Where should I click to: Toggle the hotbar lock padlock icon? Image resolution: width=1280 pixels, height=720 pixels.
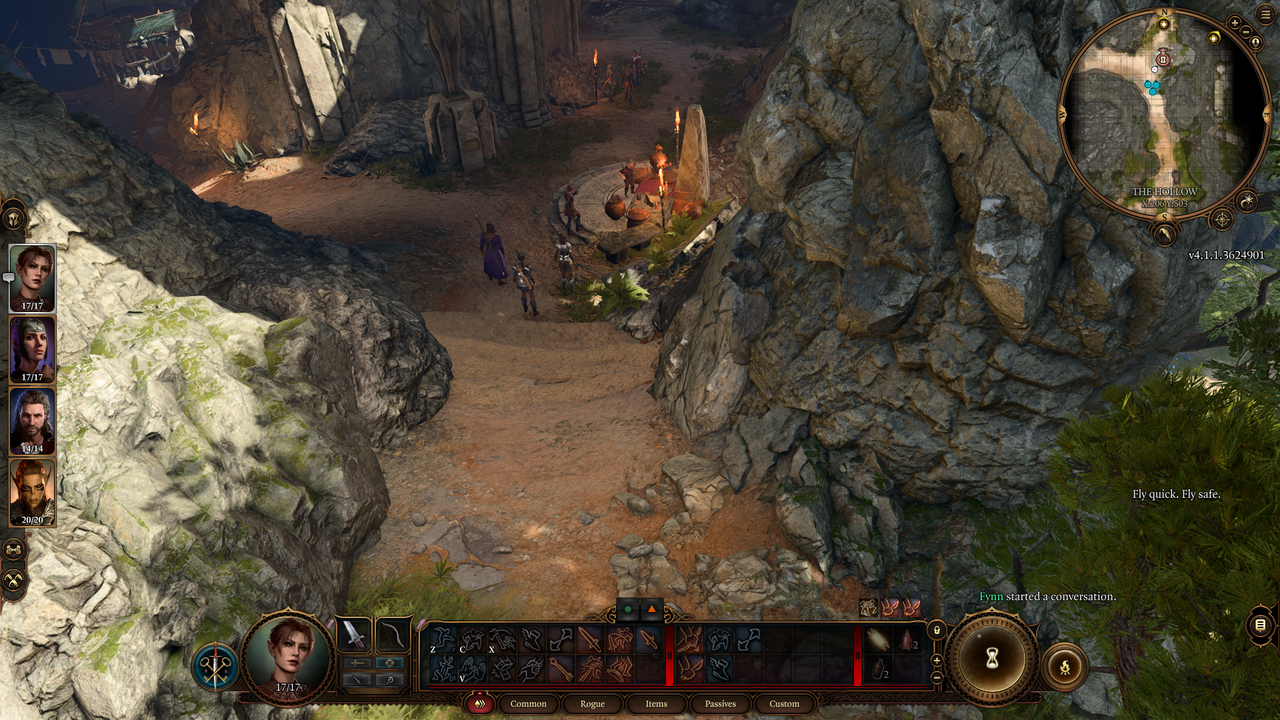pos(936,630)
